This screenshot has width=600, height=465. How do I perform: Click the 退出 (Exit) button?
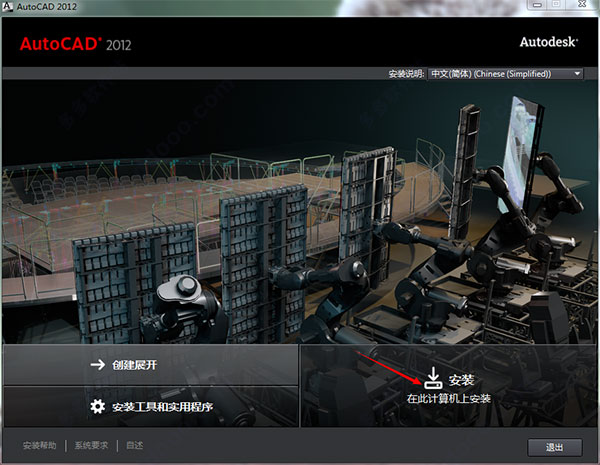[553, 446]
